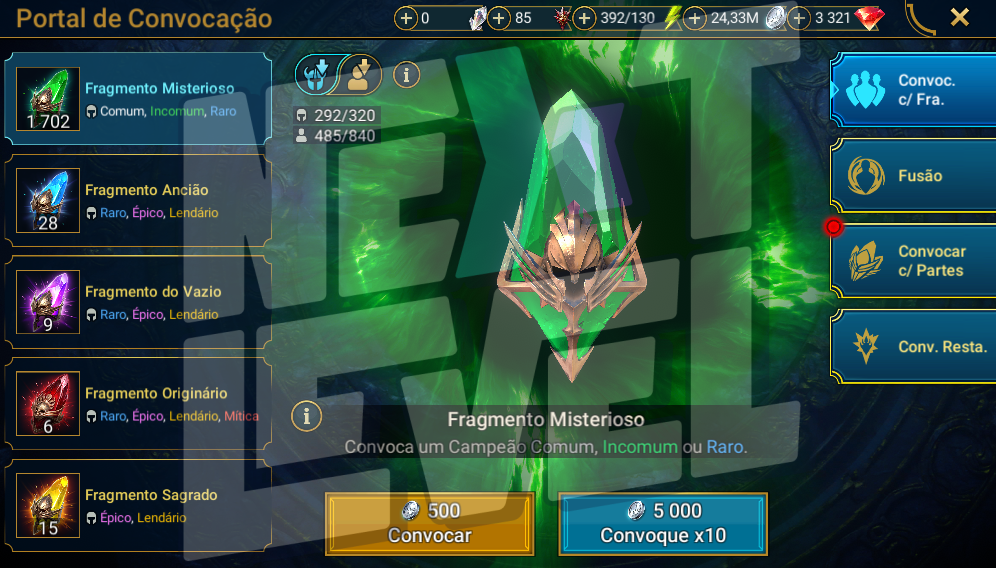
Task: Toggle the champion silhouette summon option
Action: click(359, 73)
